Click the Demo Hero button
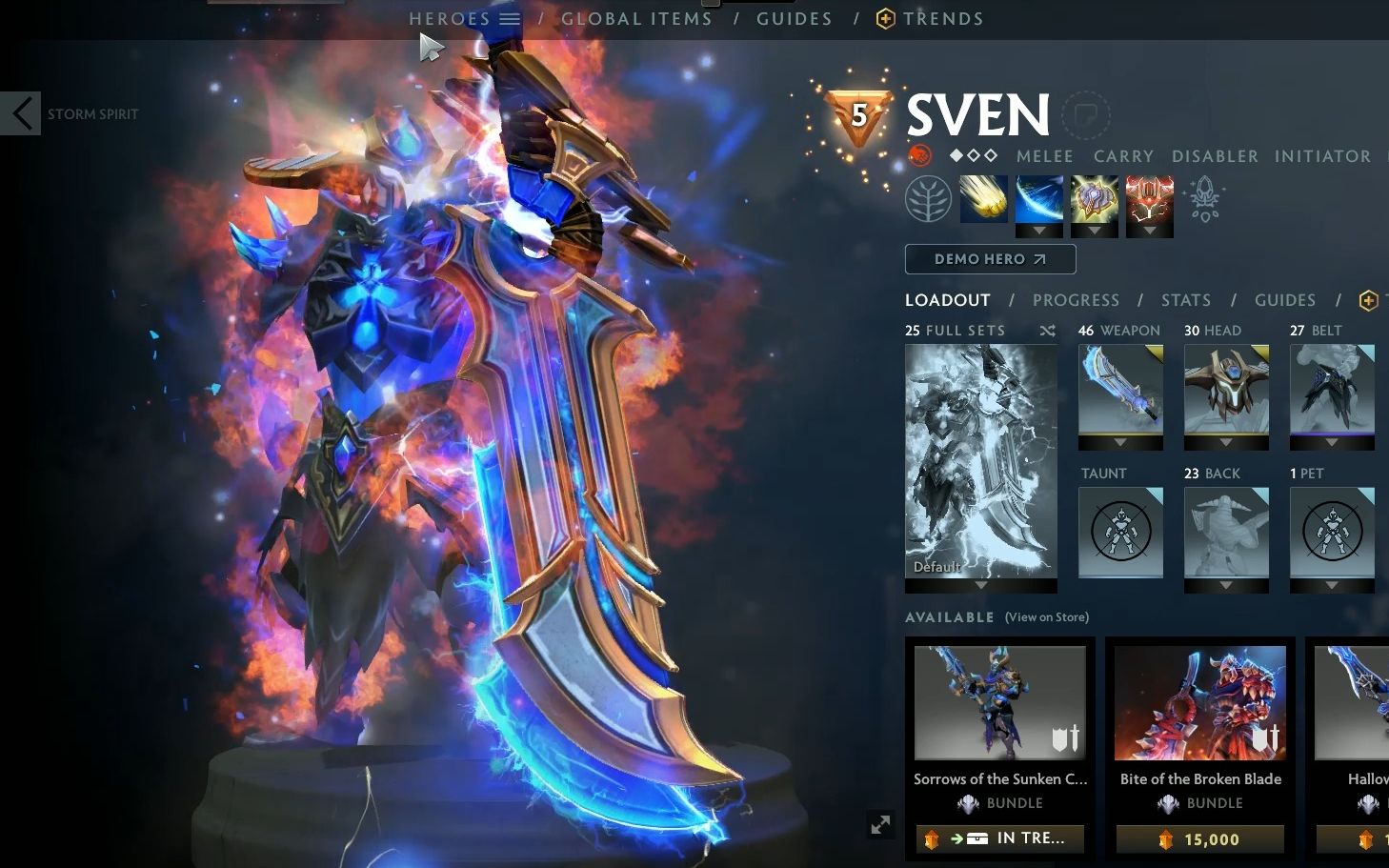Image resolution: width=1389 pixels, height=868 pixels. (x=990, y=258)
